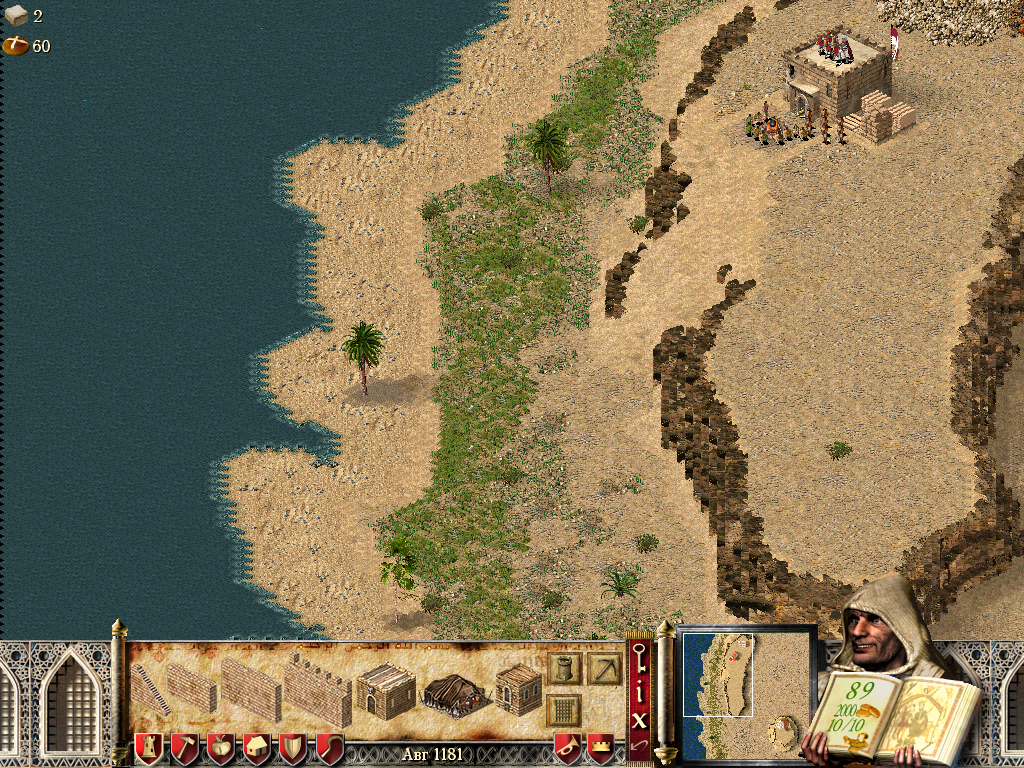Pick the mercenary post tent
Image resolution: width=1024 pixels, height=768 pixels.
coord(453,691)
